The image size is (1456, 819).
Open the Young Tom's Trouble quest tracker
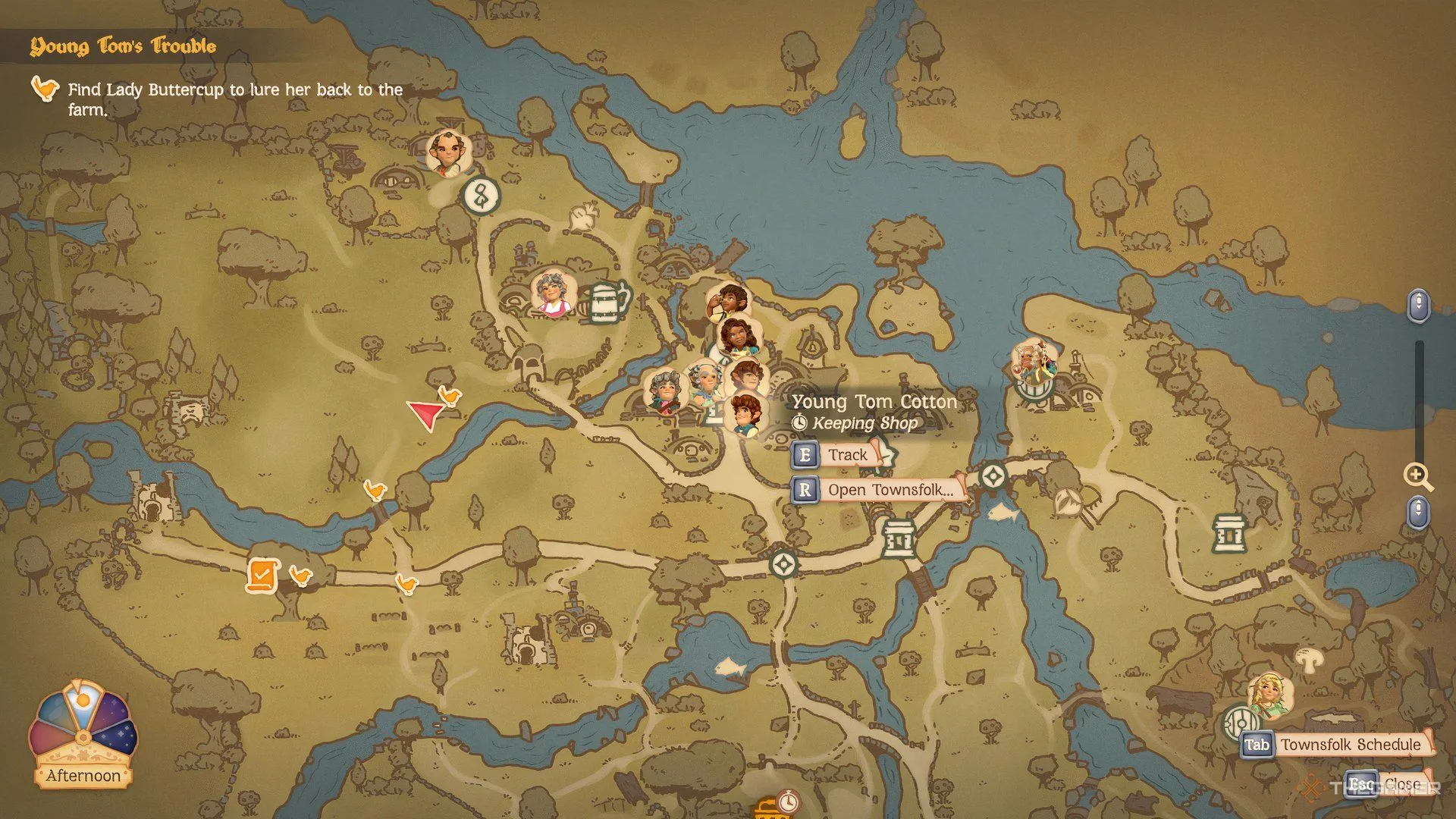pyautogui.click(x=124, y=46)
